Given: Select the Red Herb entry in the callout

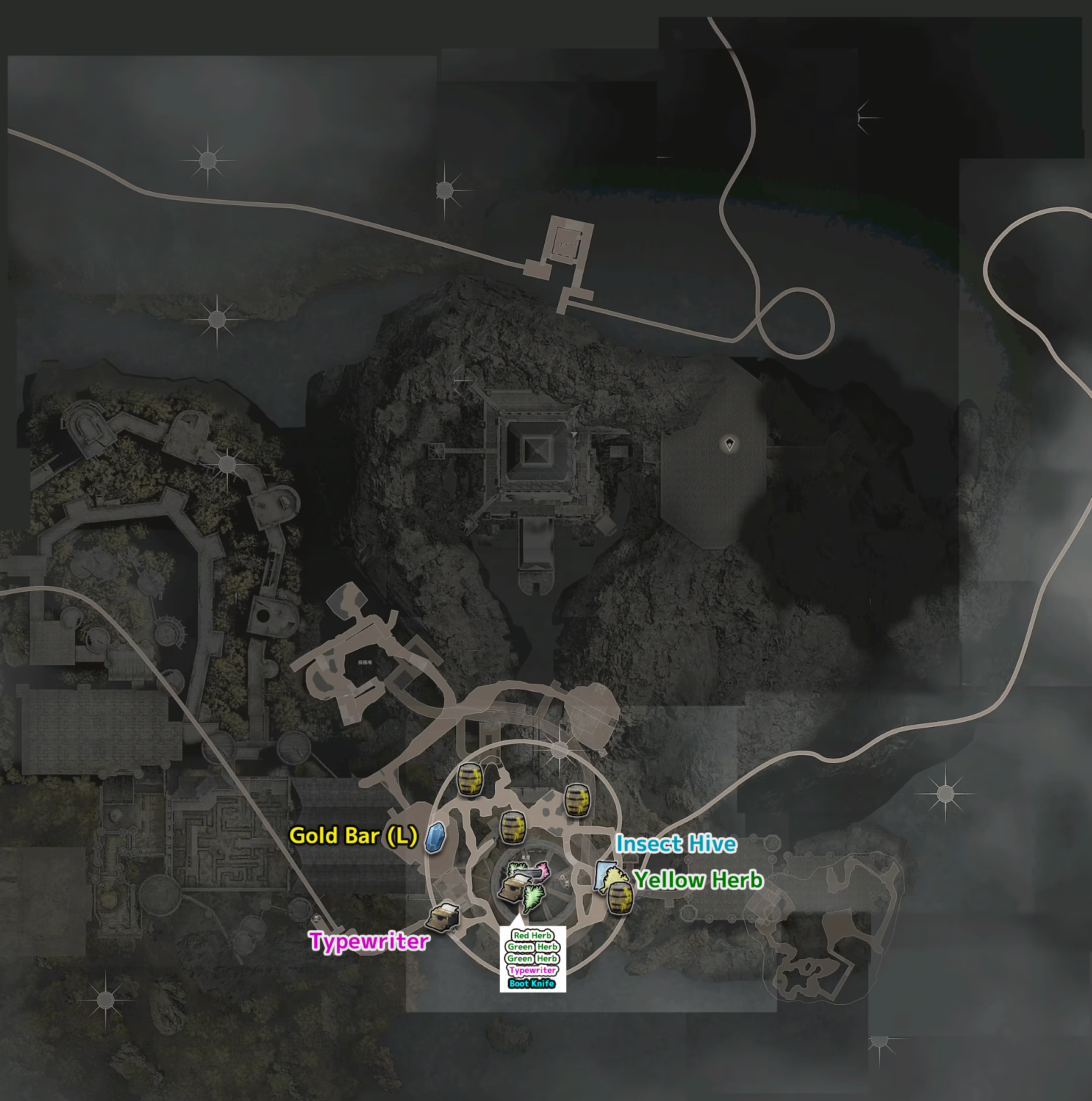Looking at the screenshot, I should pos(532,935).
